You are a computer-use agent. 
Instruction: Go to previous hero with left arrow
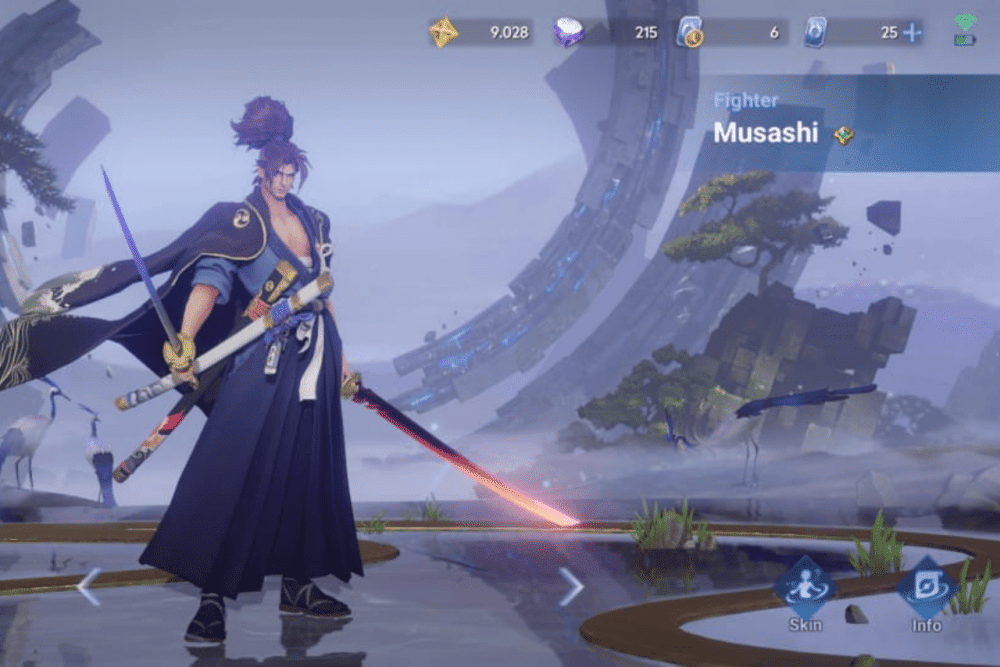coord(88,587)
